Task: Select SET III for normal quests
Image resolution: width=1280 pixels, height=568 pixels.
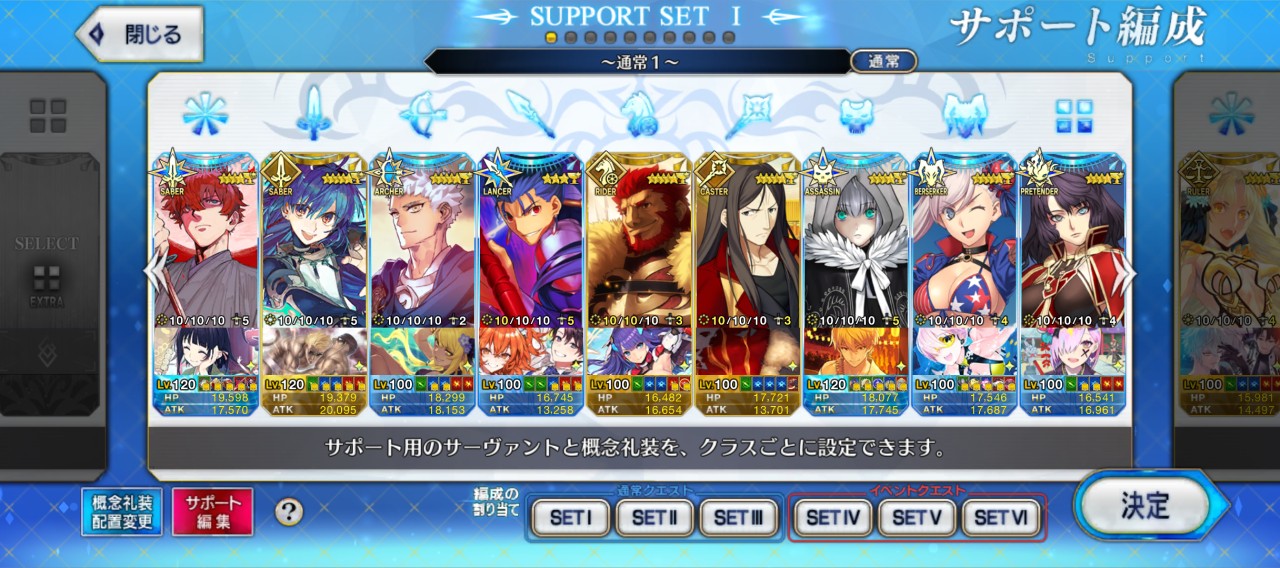Action: coord(739,518)
